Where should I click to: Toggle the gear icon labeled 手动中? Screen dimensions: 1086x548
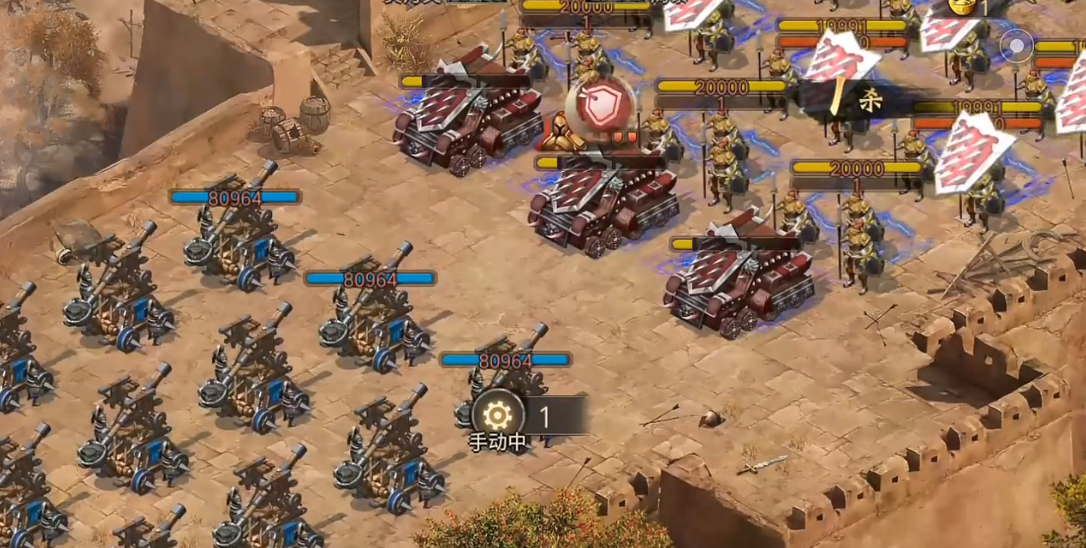pos(497,414)
